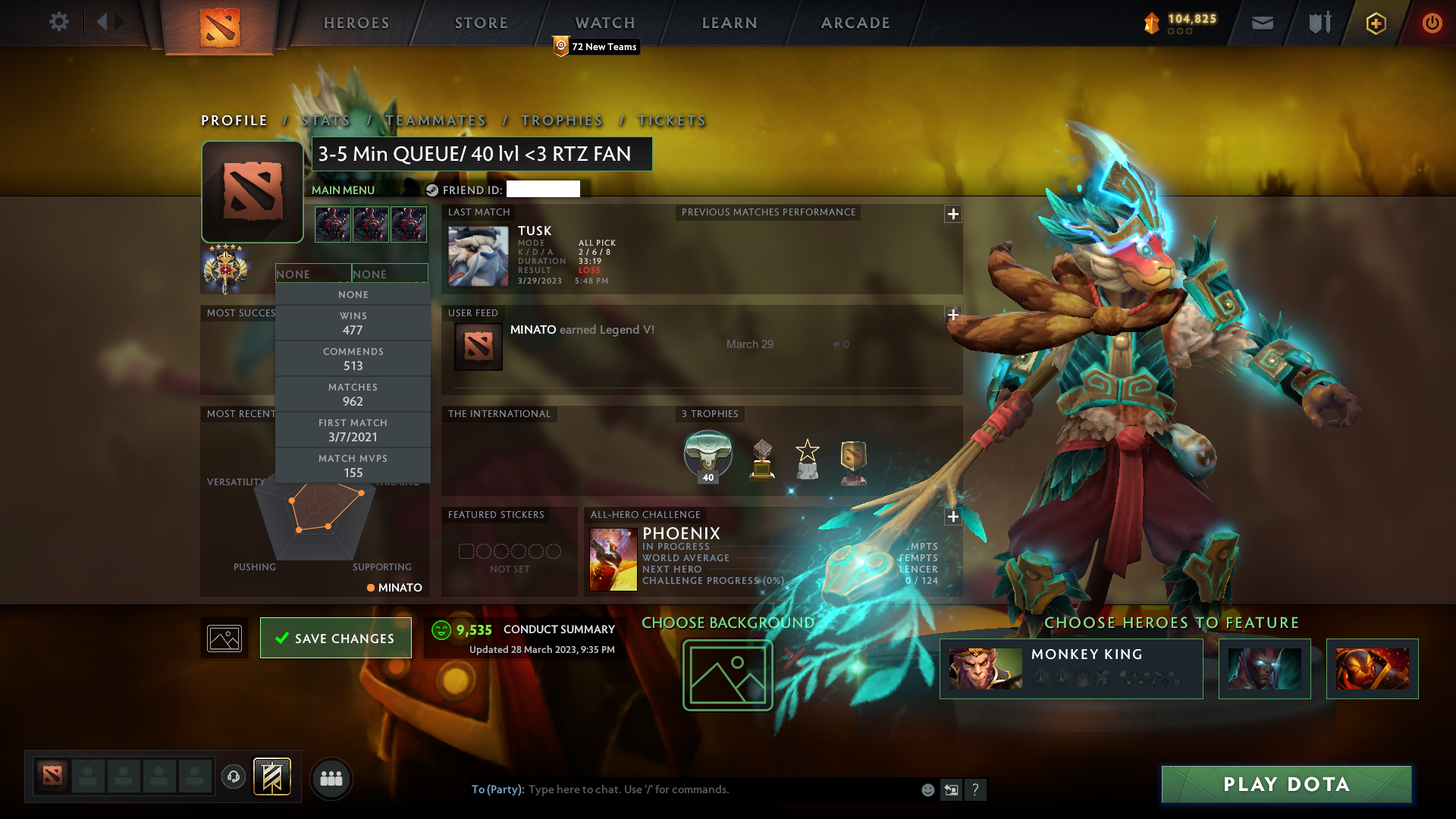Switch to the STATS profile tab
Viewport: 1456px width, 819px height.
325,121
